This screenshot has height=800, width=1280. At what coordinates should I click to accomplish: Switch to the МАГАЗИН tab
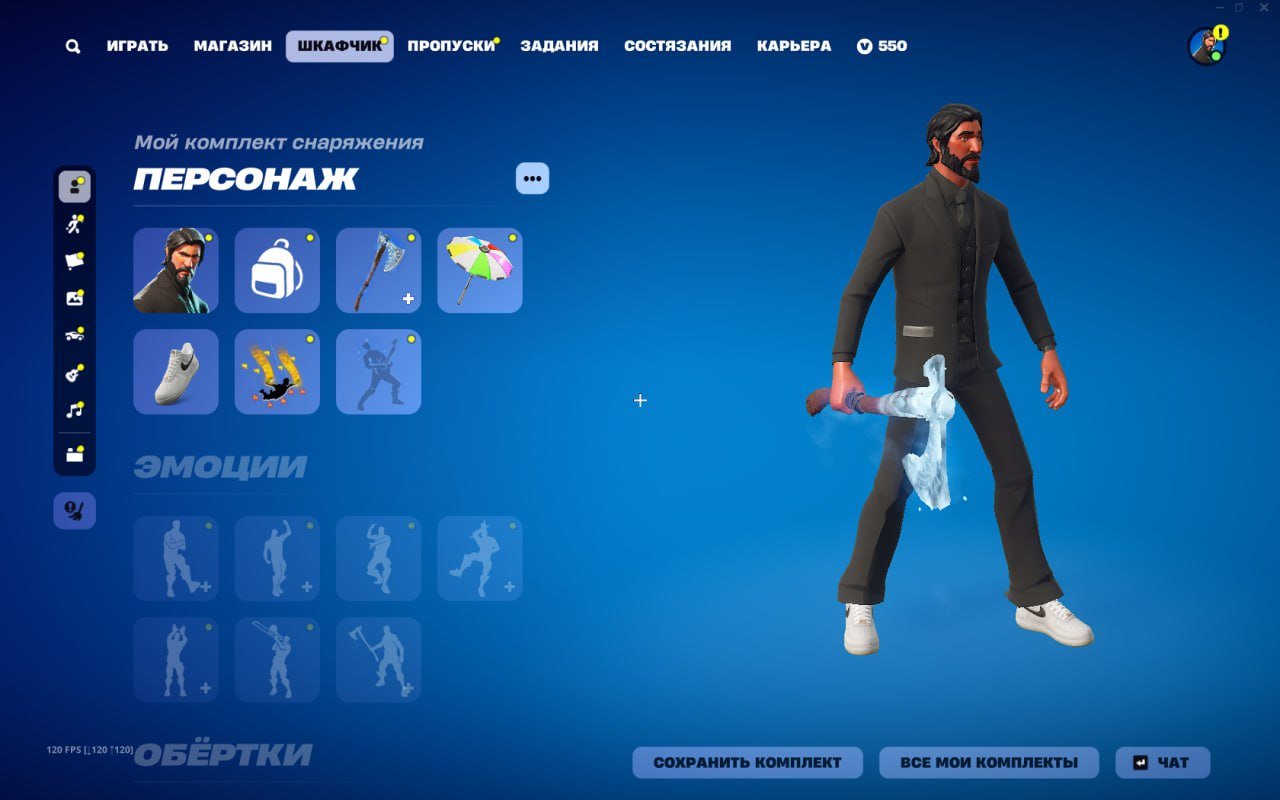(232, 45)
